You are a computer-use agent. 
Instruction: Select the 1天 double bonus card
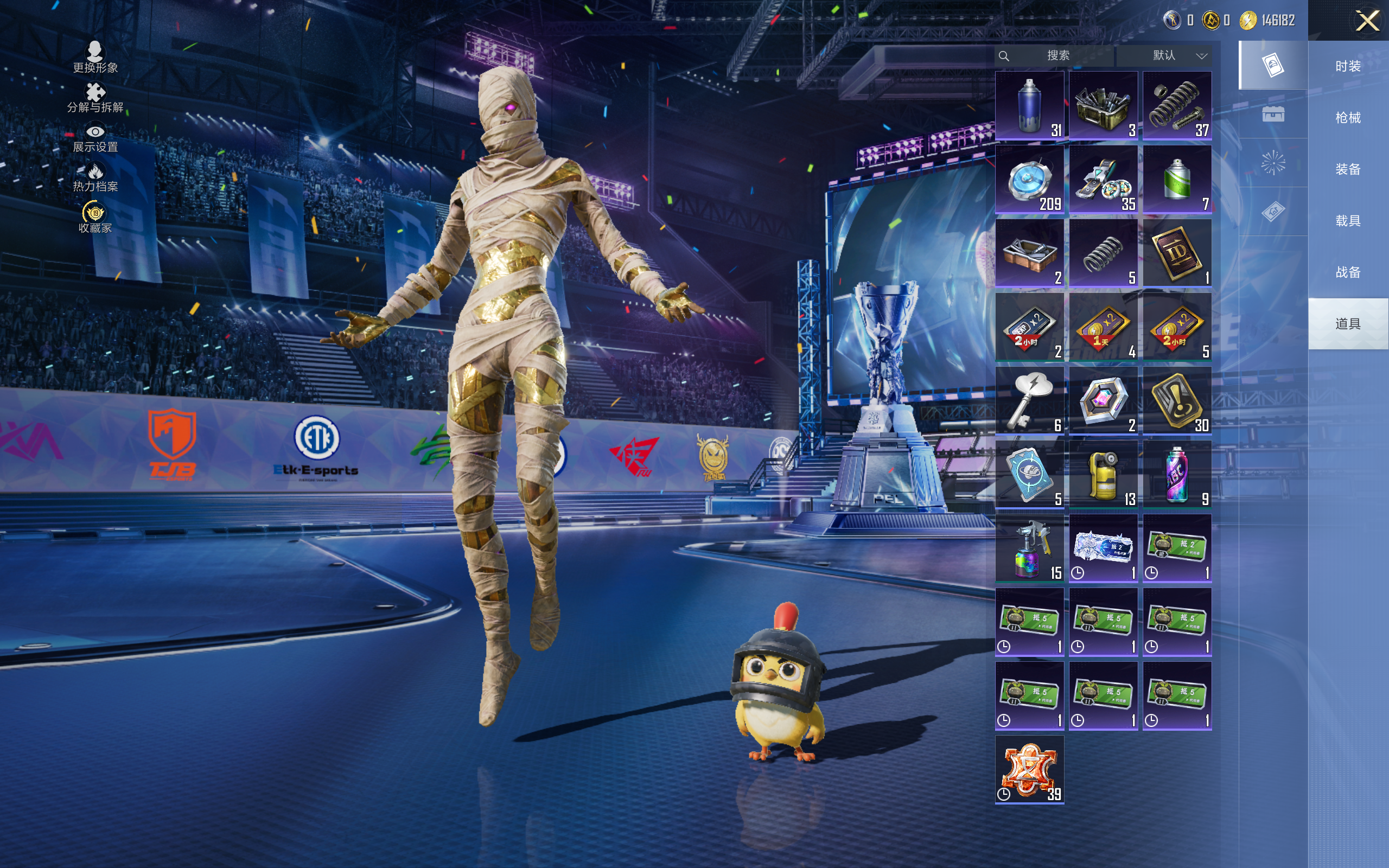[1103, 327]
